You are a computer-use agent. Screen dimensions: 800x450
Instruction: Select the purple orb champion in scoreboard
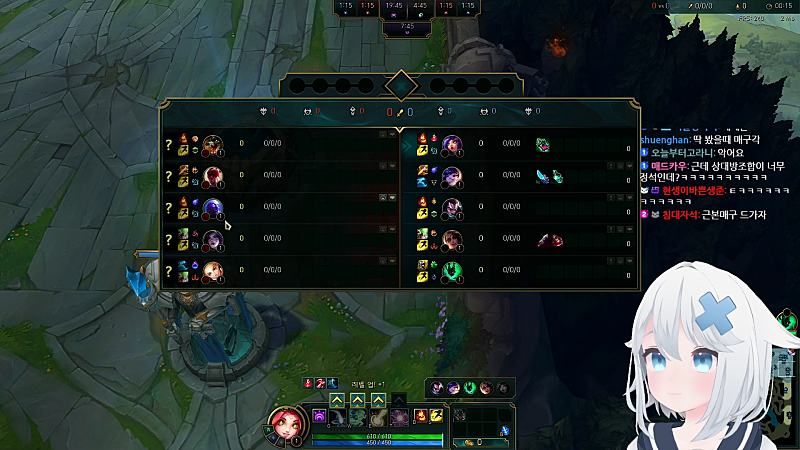point(212,208)
